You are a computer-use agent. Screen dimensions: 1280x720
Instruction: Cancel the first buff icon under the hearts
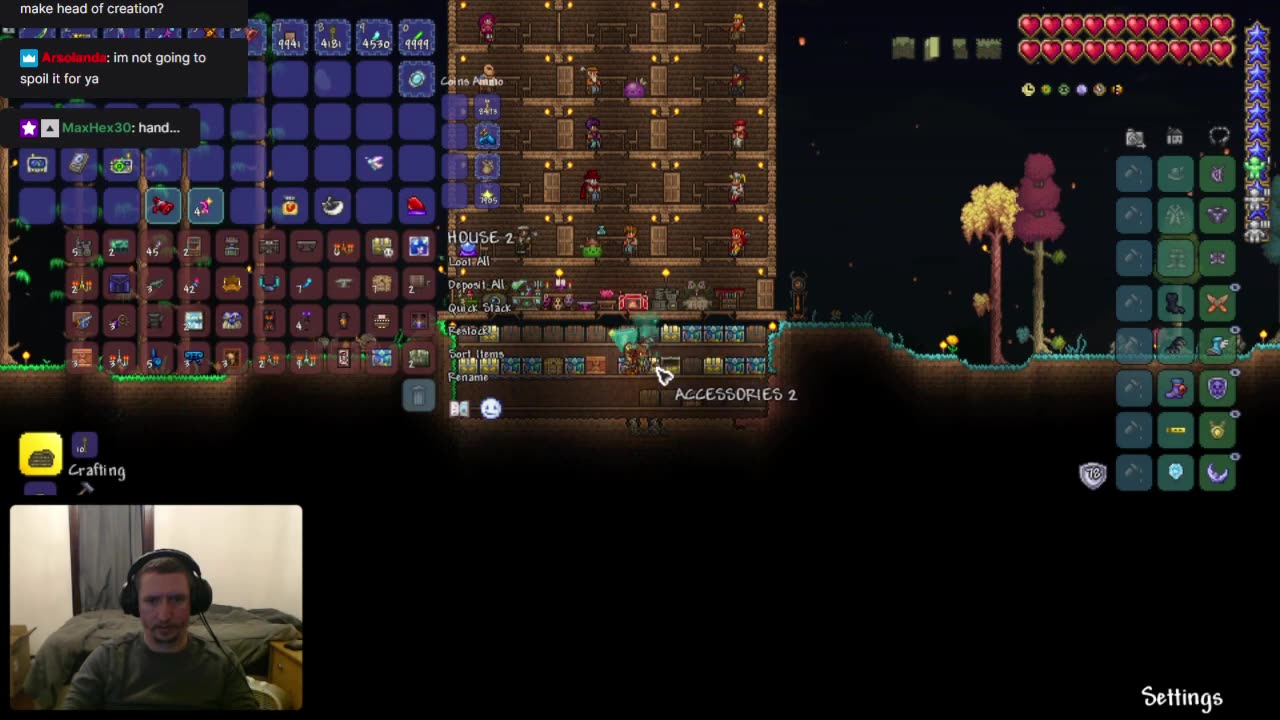(1028, 89)
